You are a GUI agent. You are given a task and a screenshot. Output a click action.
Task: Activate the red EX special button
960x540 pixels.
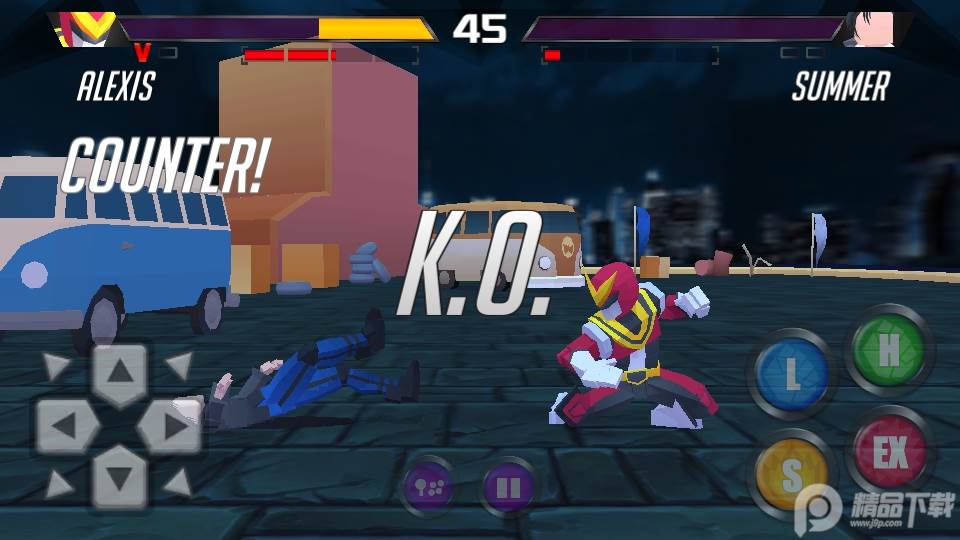pyautogui.click(x=889, y=454)
